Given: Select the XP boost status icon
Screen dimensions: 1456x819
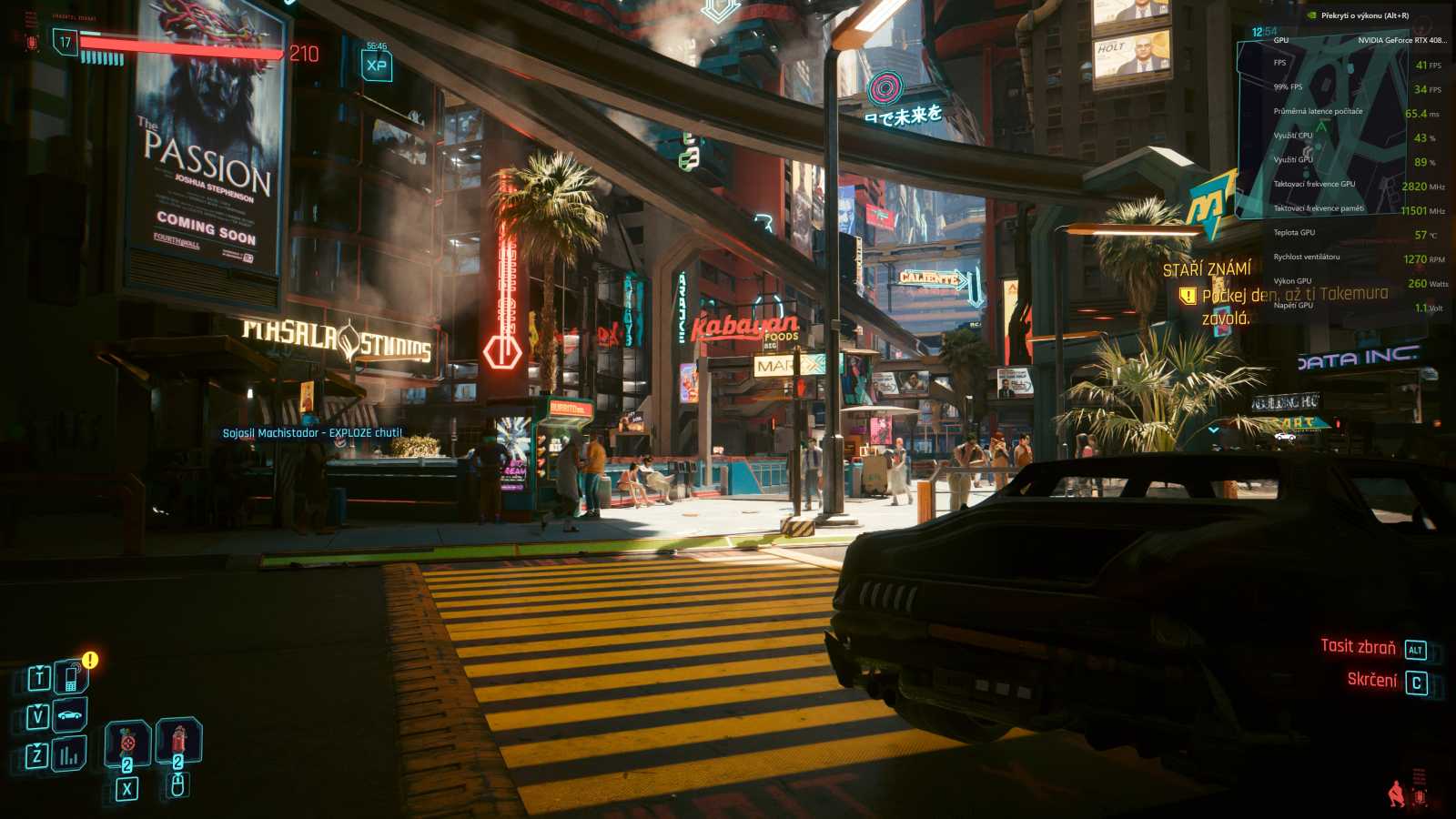Looking at the screenshot, I should point(376,65).
